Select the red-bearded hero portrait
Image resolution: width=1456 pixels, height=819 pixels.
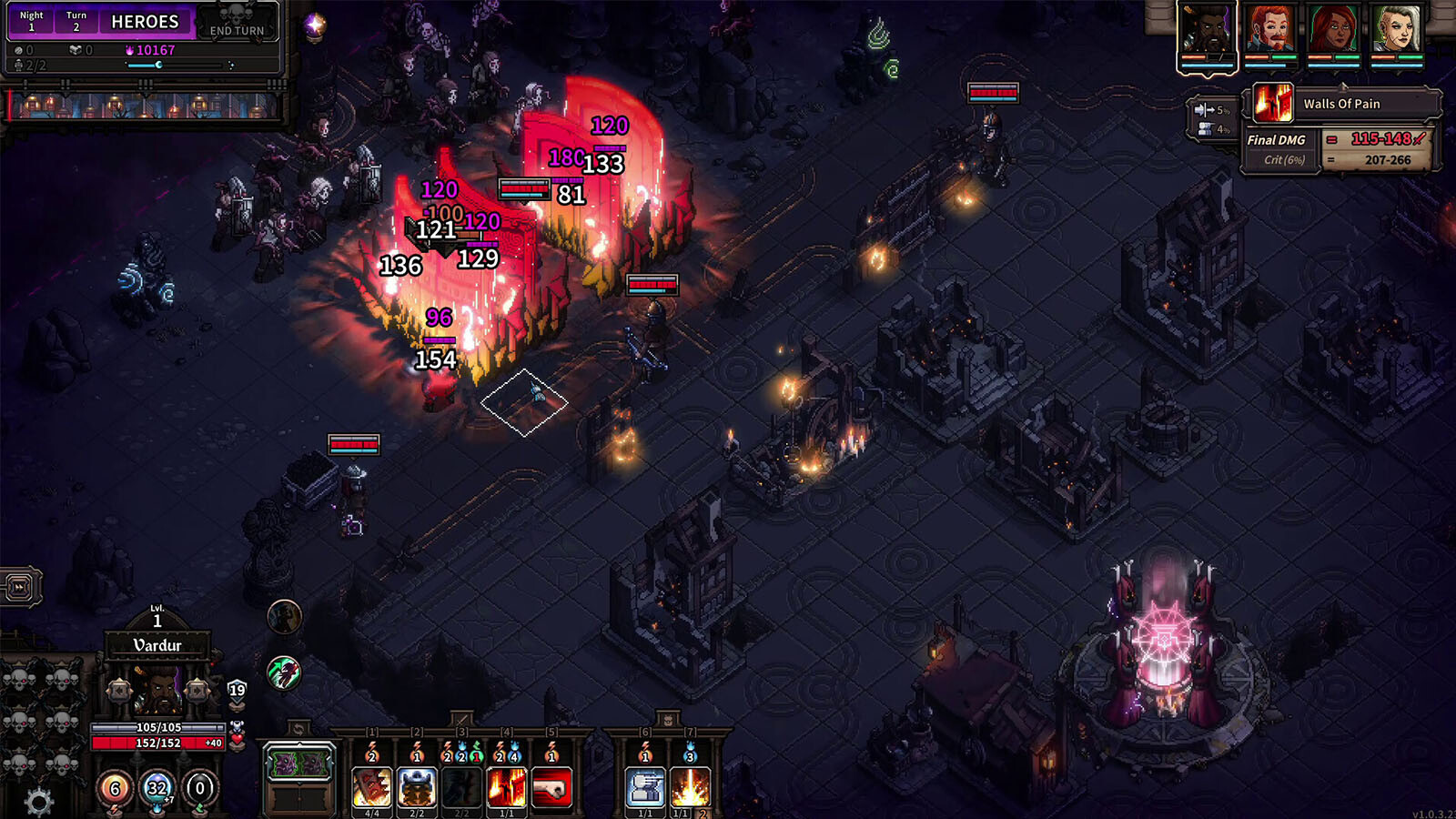coord(1270,31)
